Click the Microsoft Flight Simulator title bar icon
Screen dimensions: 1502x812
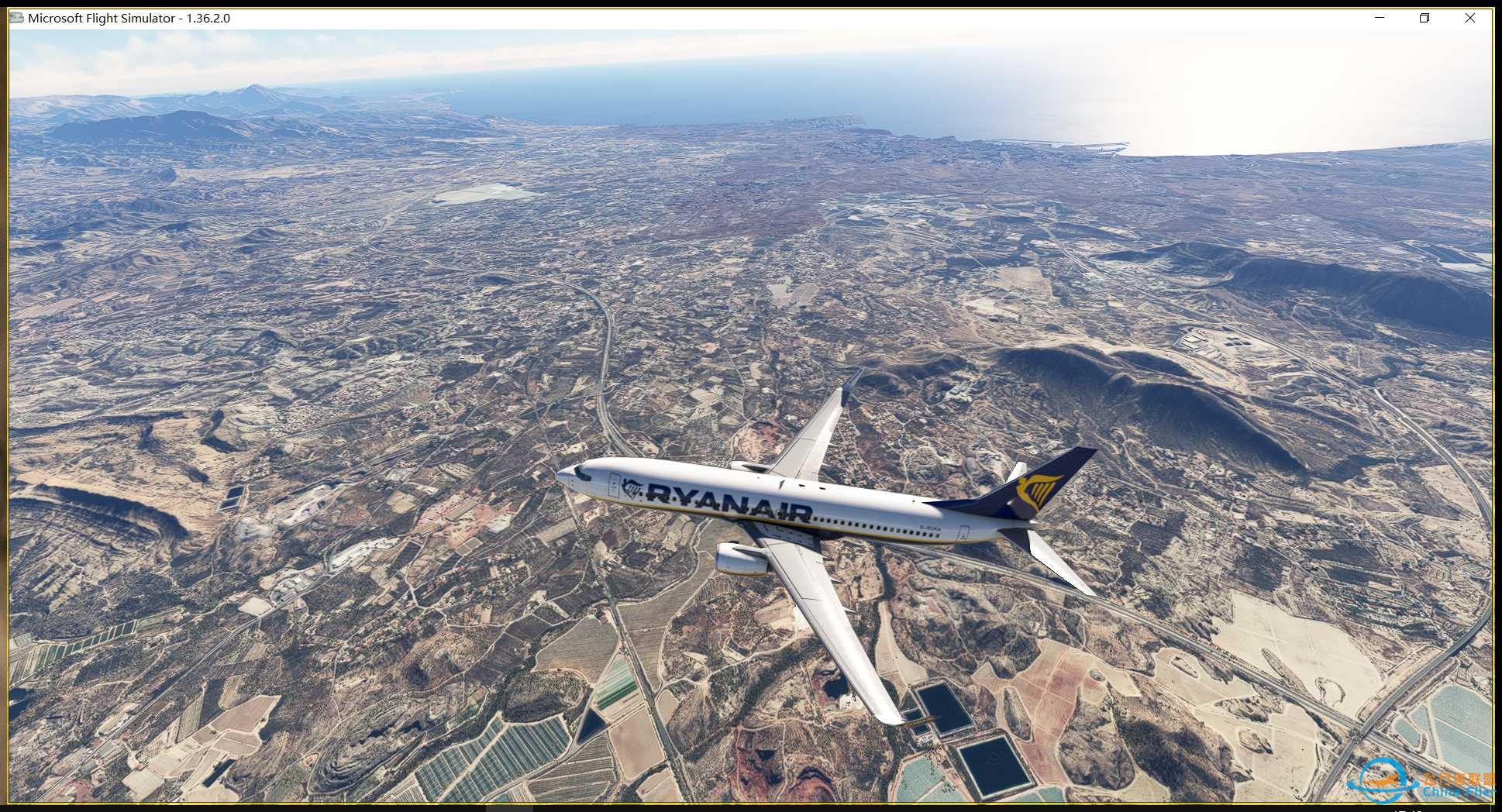tap(16, 17)
